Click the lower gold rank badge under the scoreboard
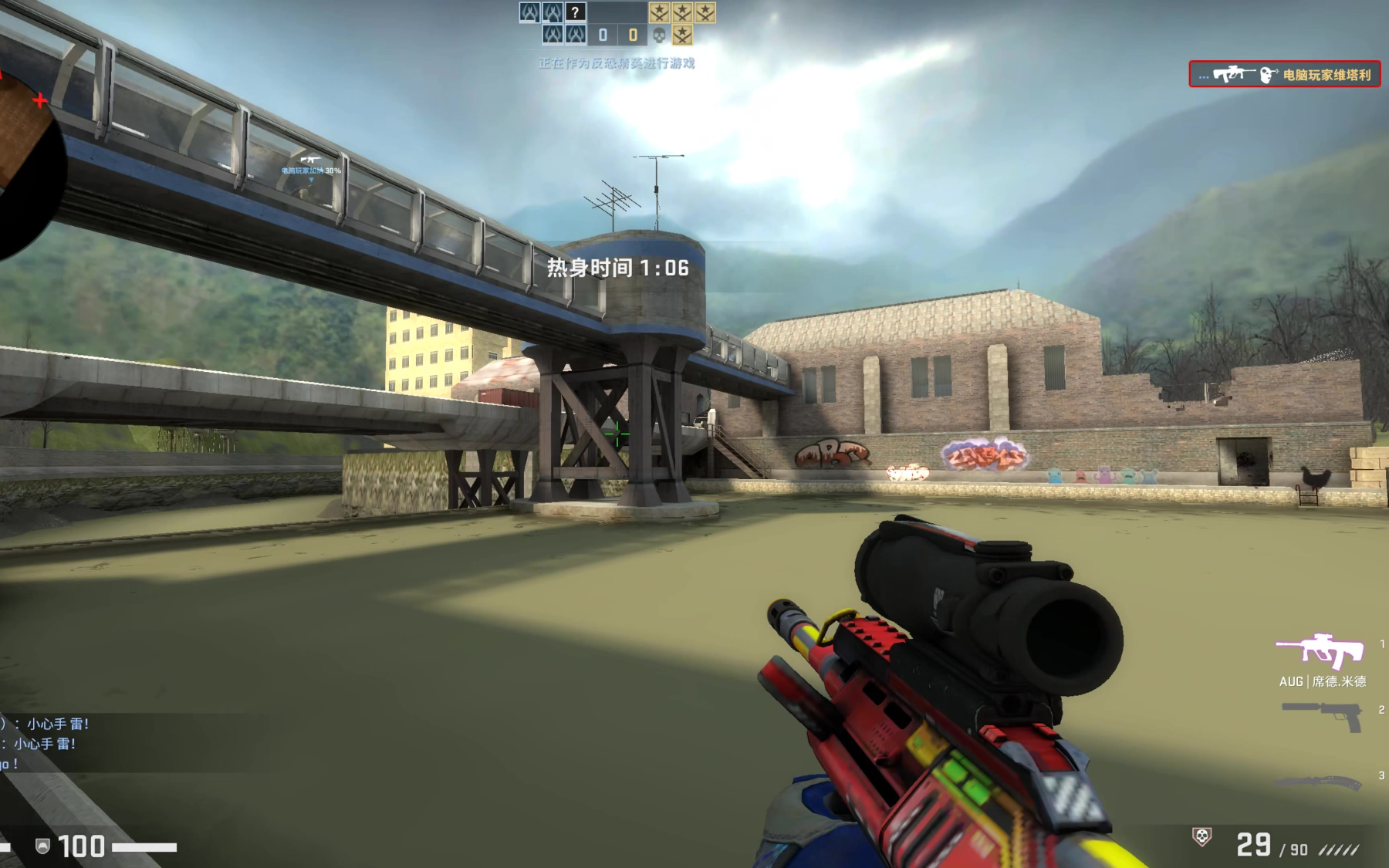This screenshot has width=1389, height=868. pos(682,36)
